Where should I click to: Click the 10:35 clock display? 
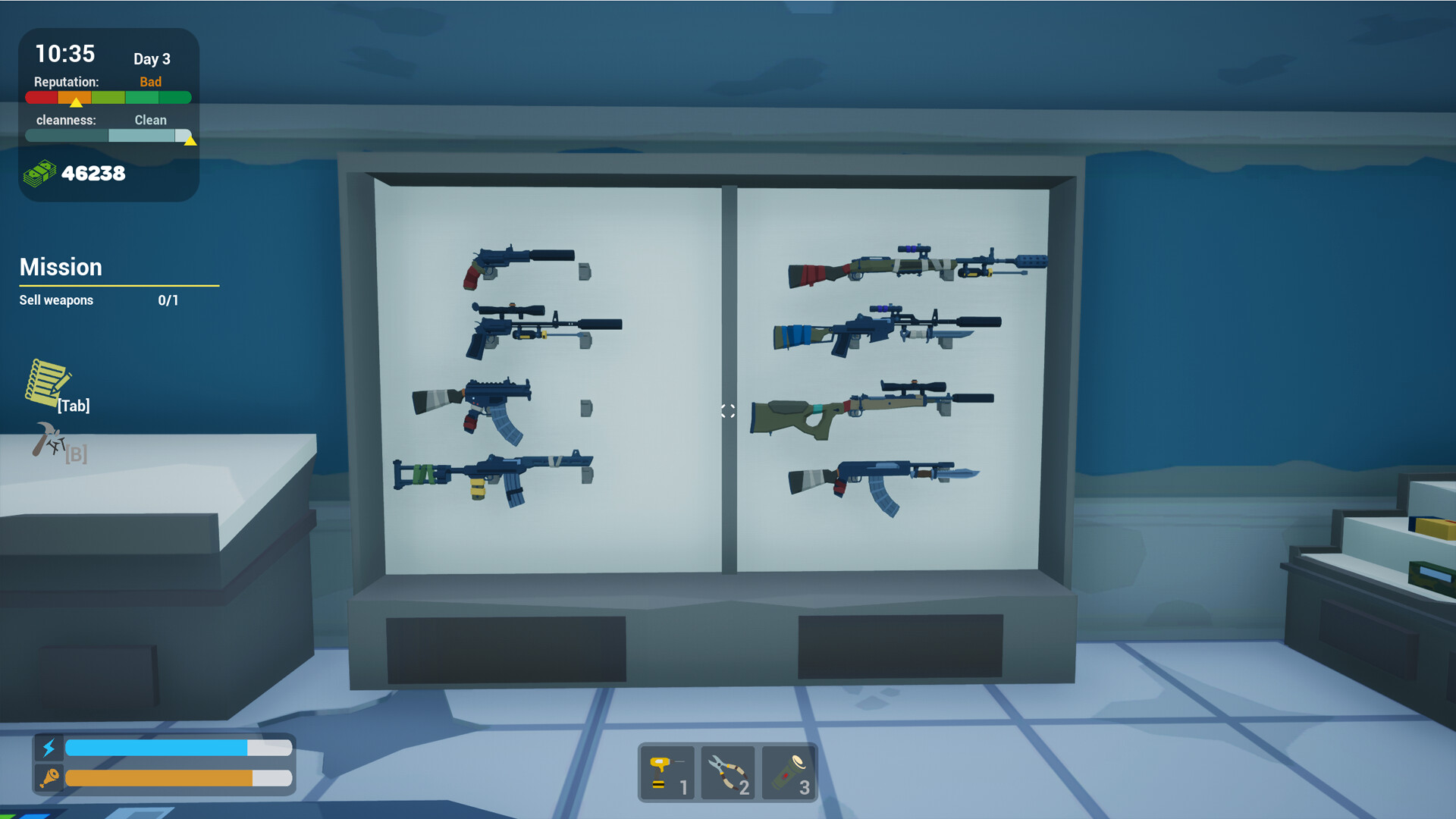pos(64,54)
